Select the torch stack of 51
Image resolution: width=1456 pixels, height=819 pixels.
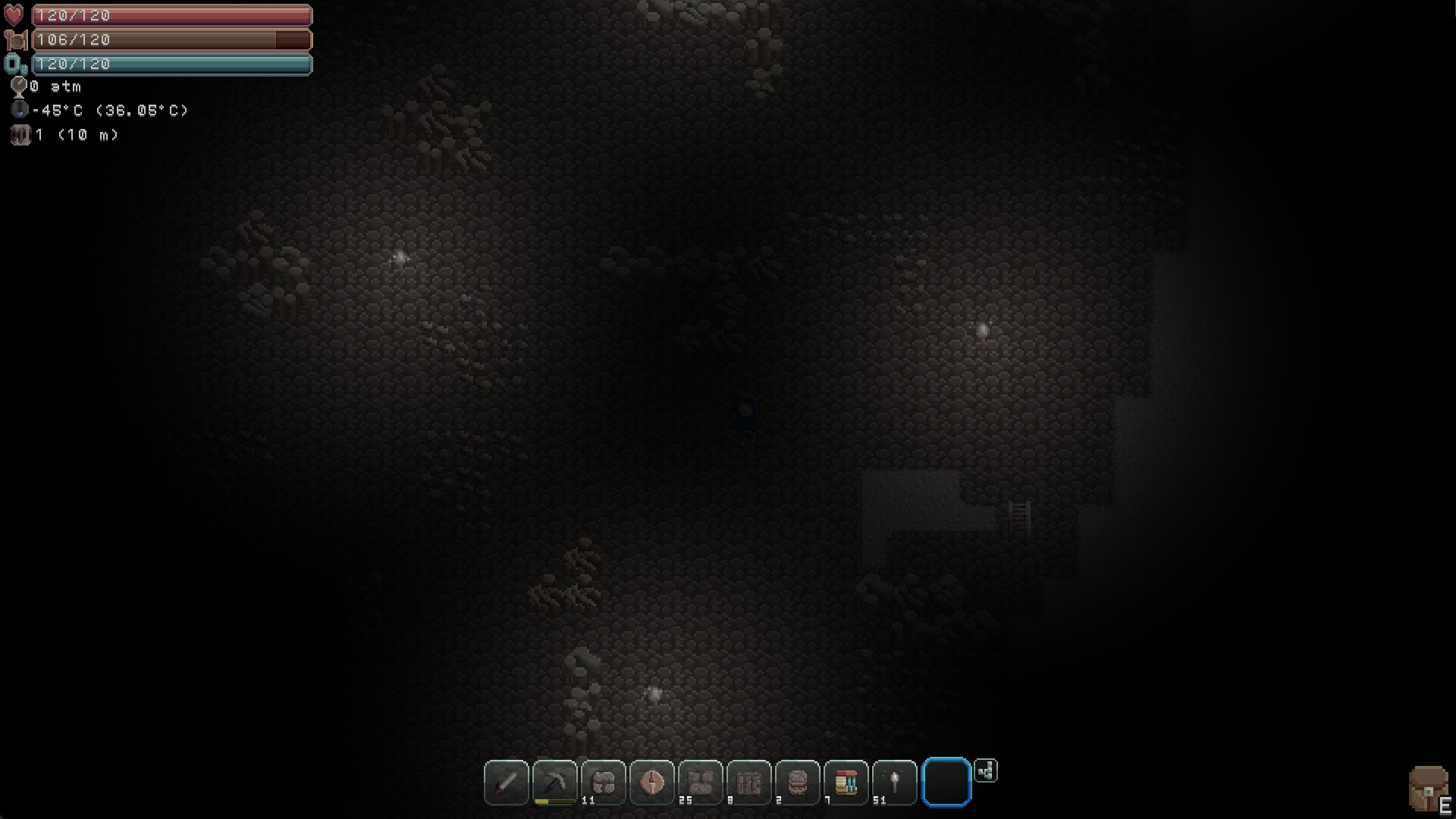pyautogui.click(x=893, y=781)
